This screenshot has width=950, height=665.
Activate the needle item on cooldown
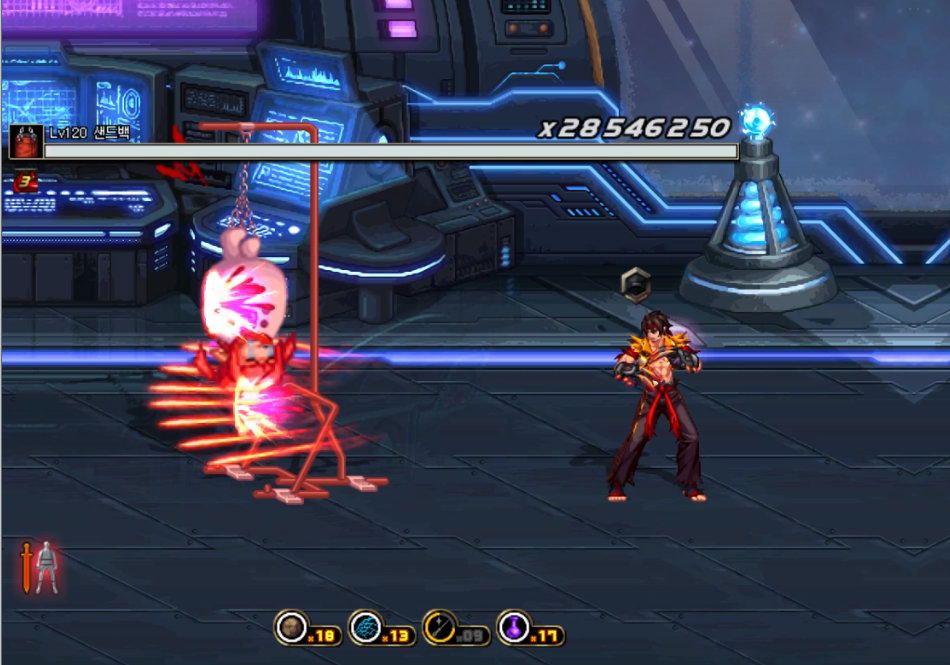pos(439,627)
